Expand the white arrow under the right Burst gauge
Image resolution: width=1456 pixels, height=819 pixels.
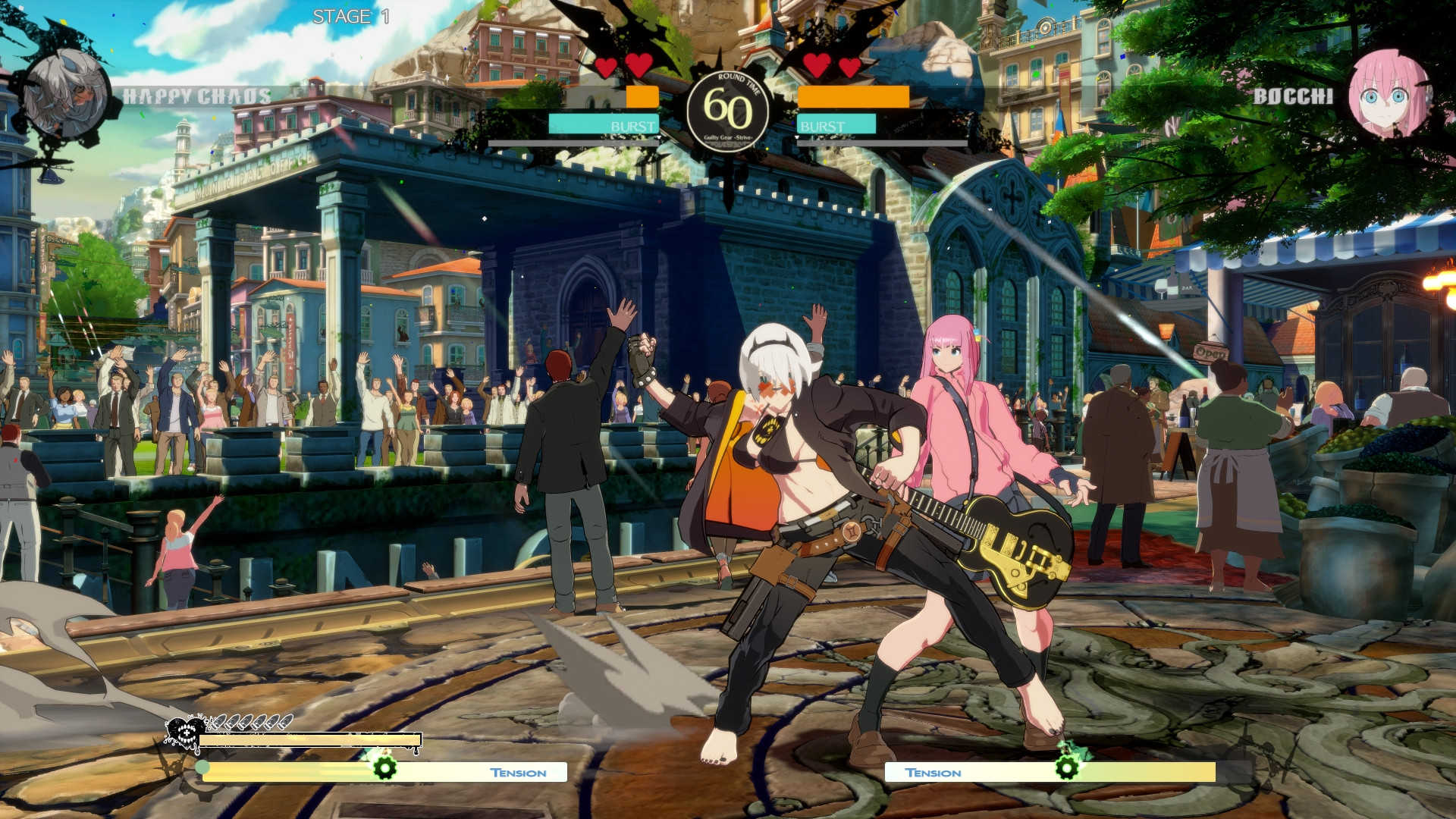797,139
